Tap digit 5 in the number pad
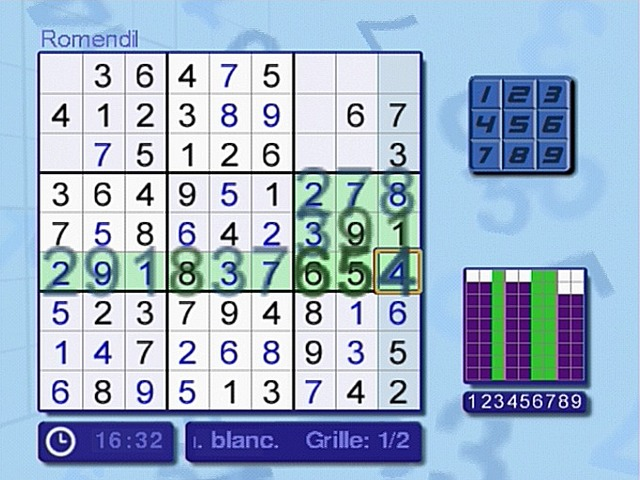 [517, 126]
